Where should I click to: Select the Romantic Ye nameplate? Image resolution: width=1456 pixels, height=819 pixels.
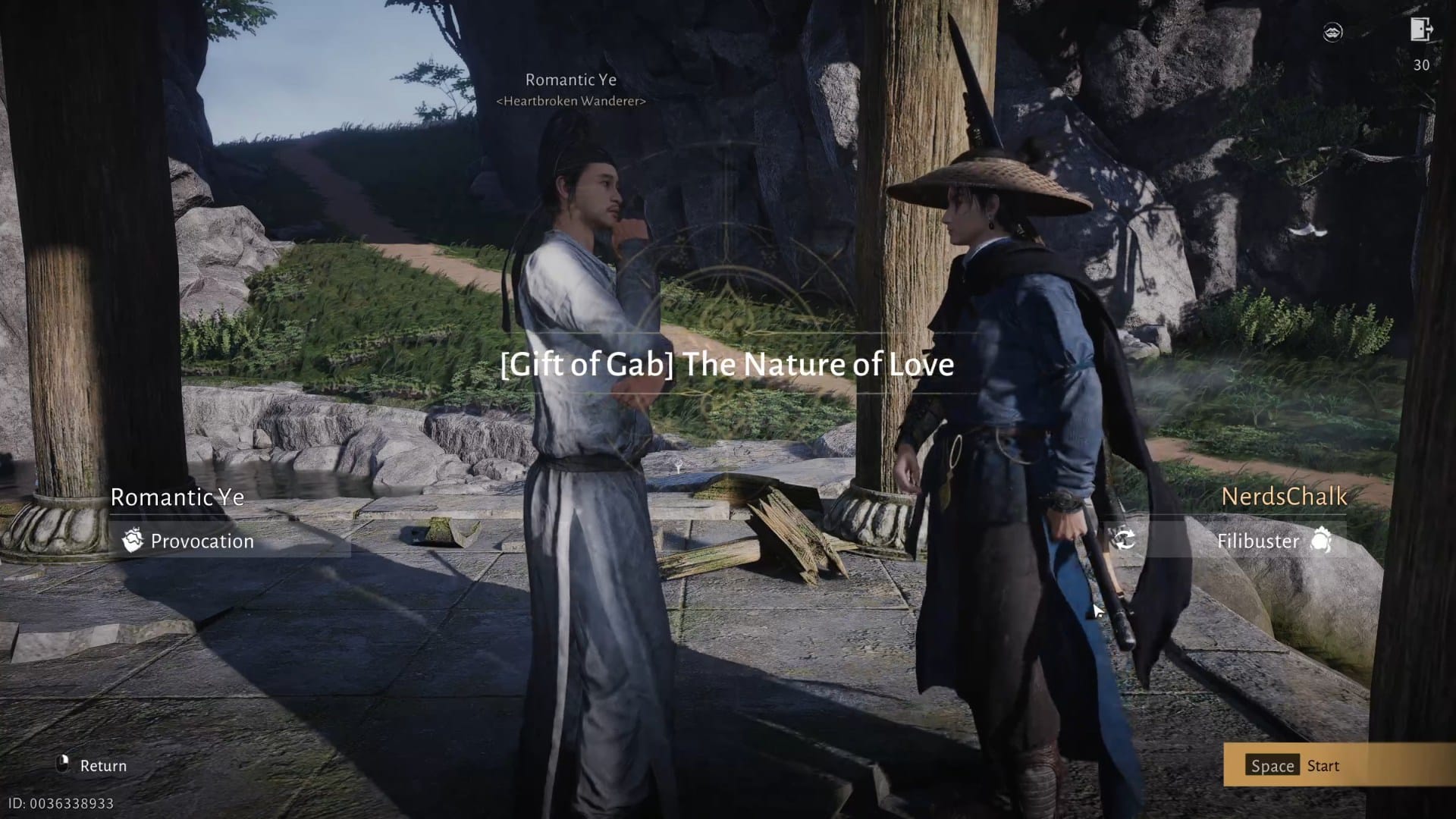tap(177, 498)
